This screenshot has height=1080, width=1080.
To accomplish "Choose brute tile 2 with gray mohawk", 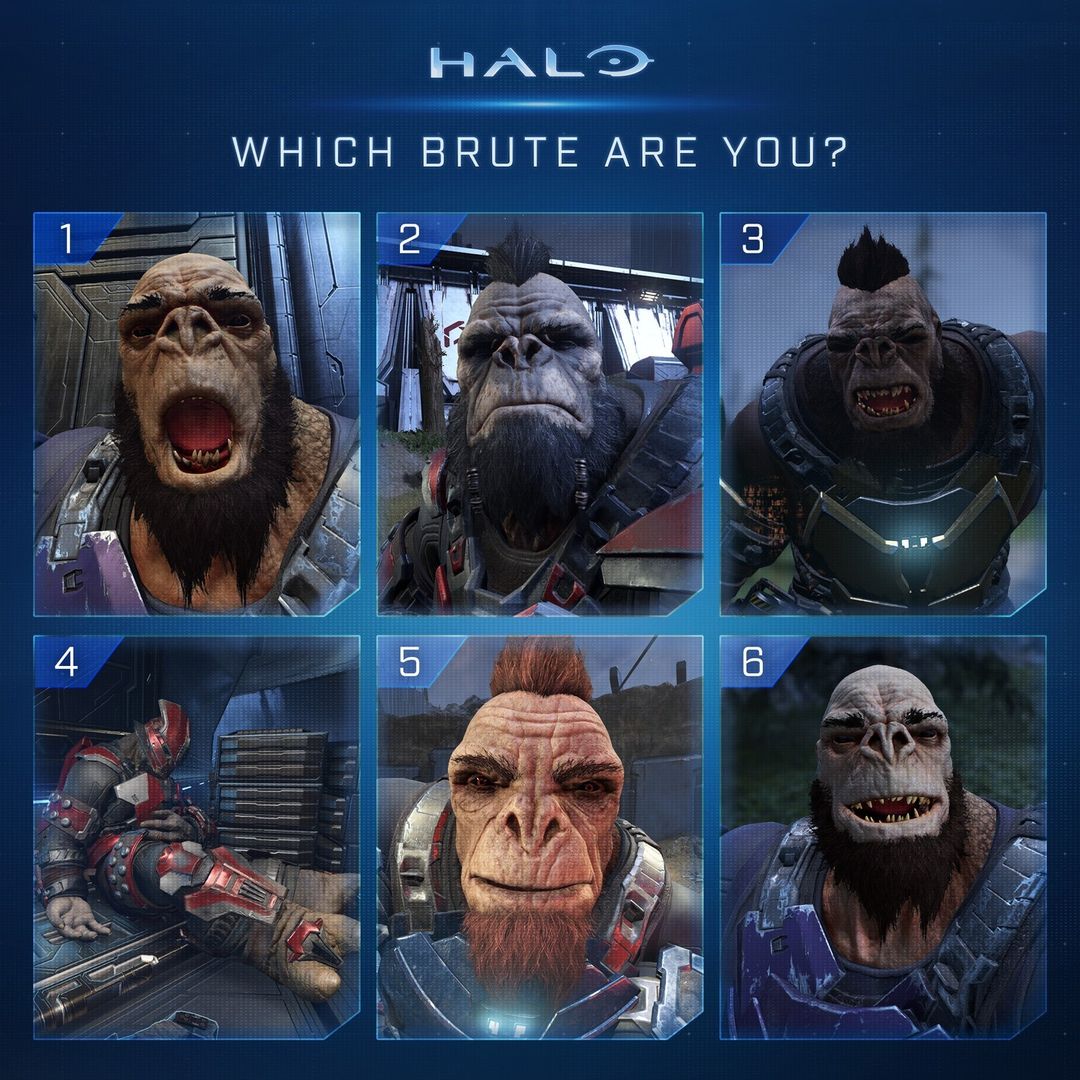I will (540, 414).
